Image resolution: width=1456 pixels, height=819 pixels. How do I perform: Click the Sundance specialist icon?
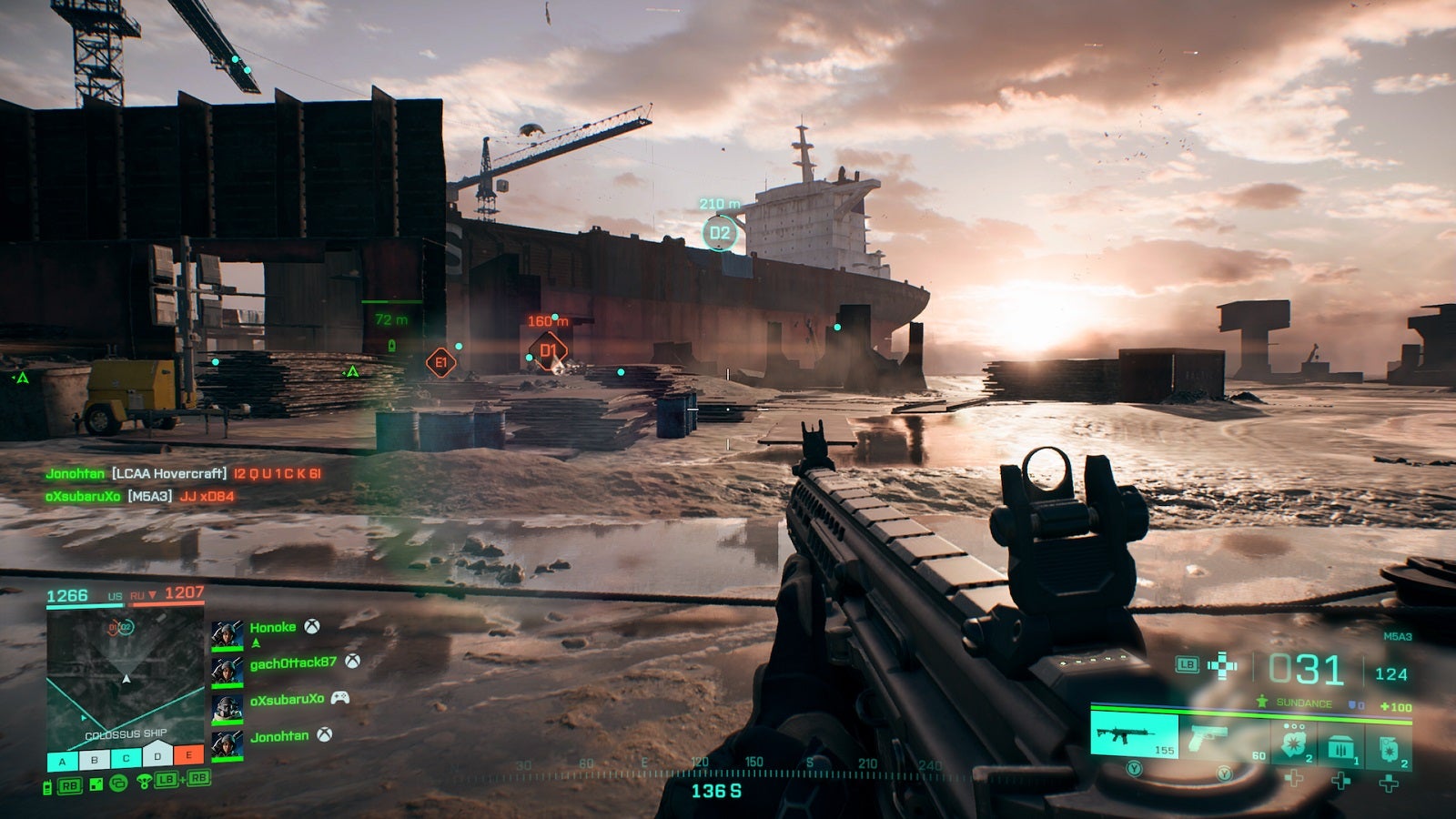click(x=1262, y=702)
